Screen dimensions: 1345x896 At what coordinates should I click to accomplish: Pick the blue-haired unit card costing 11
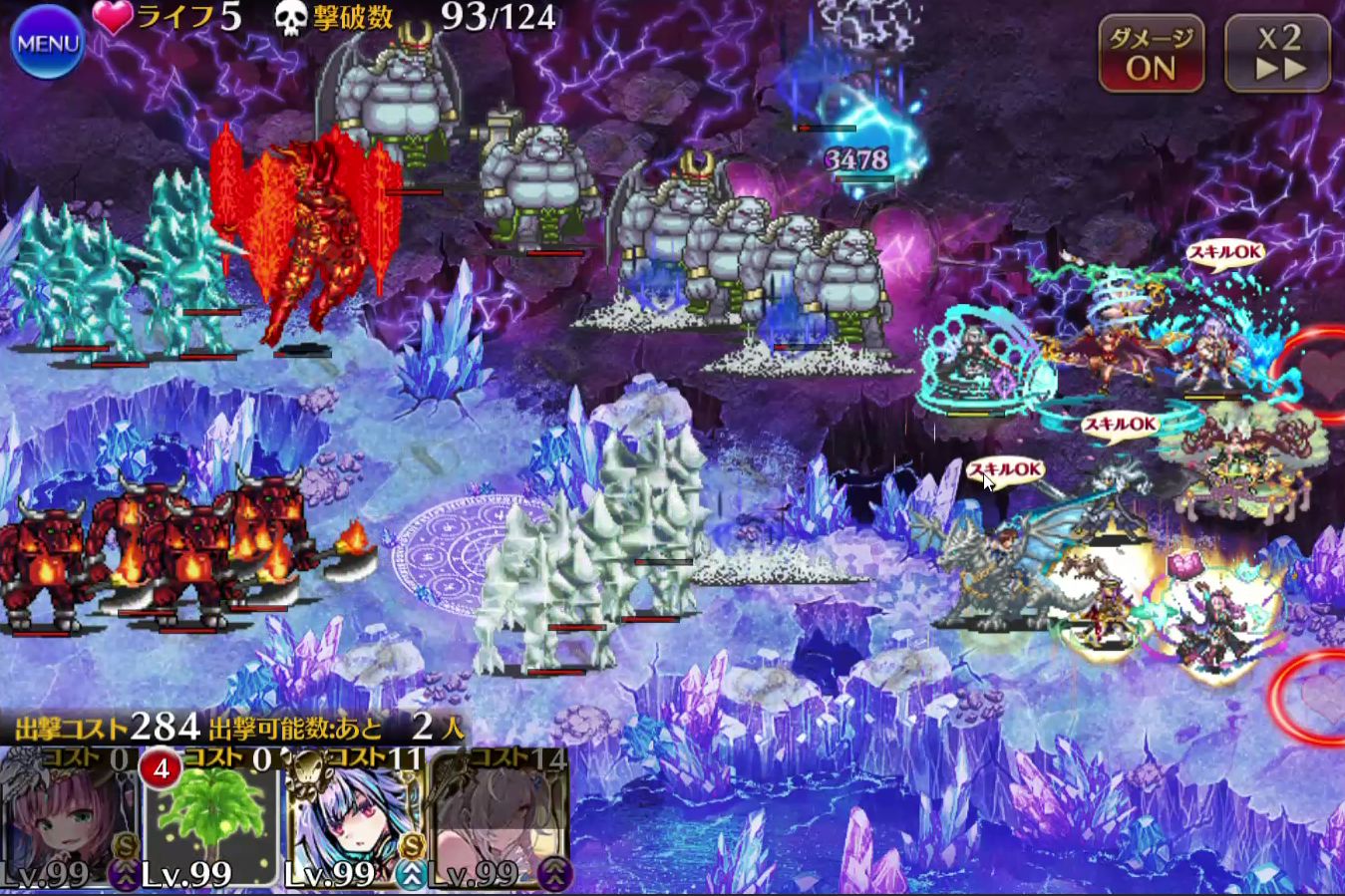pyautogui.click(x=355, y=819)
